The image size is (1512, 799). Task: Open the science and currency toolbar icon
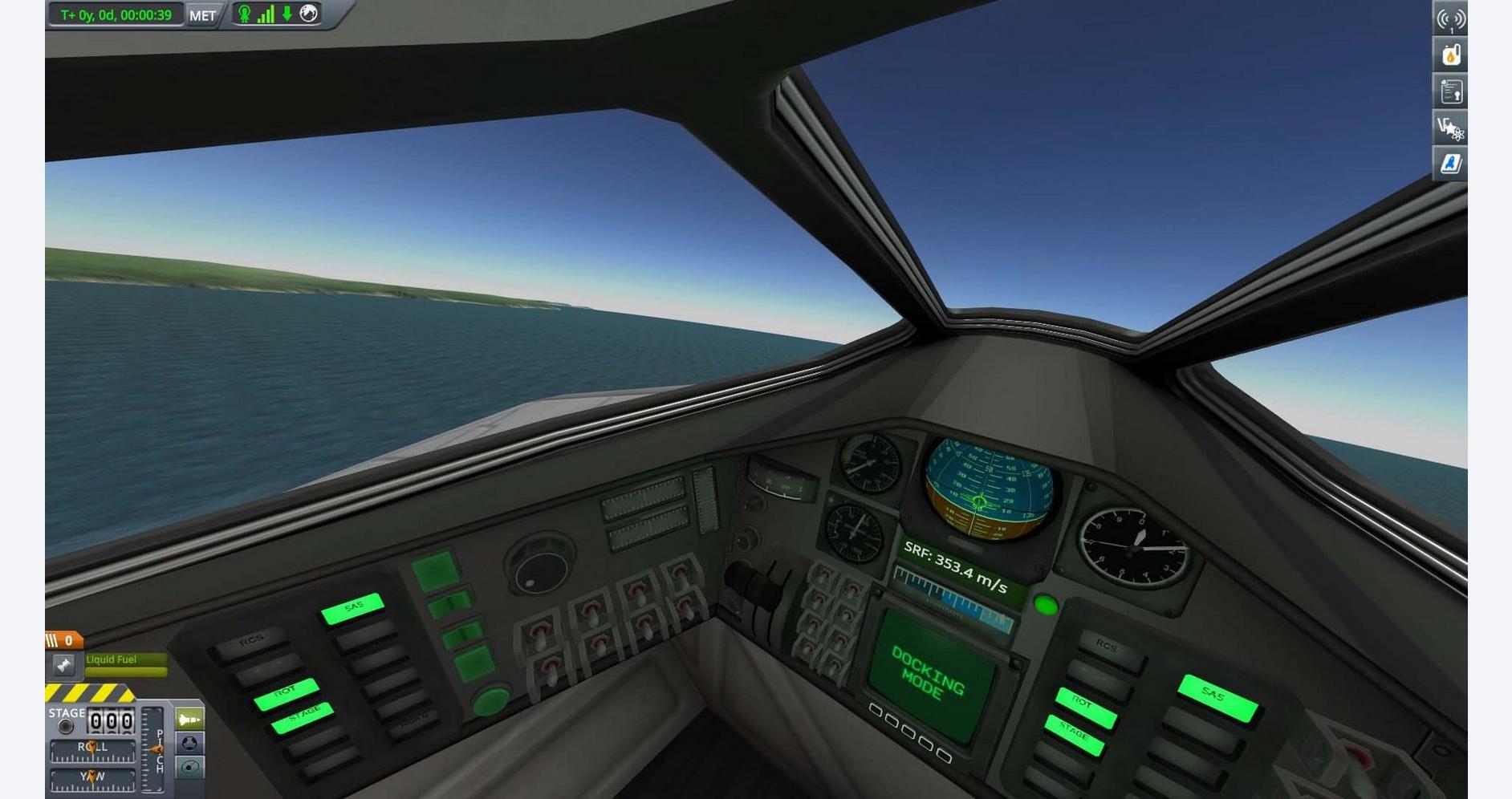[x=1450, y=128]
